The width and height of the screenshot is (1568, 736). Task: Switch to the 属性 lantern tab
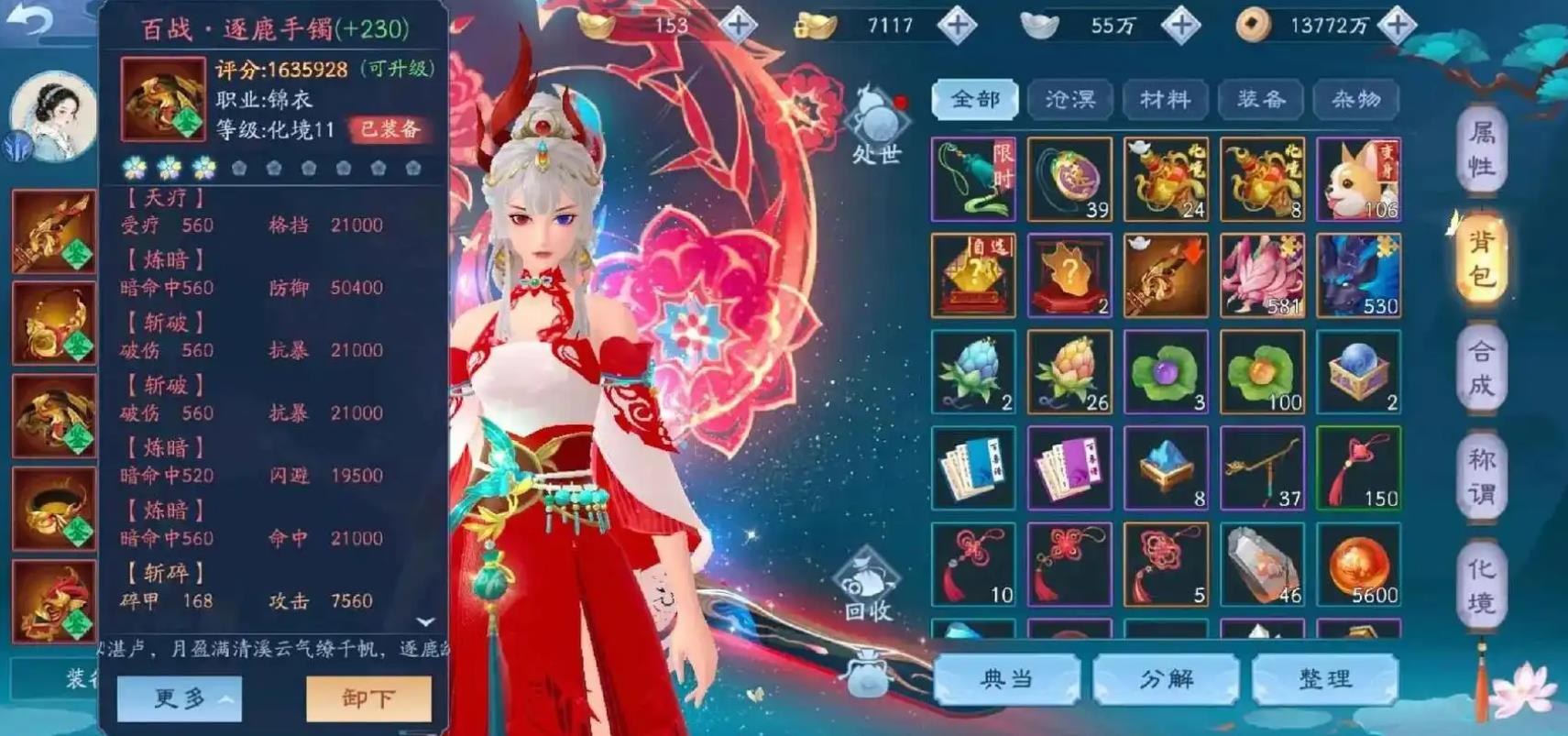(1484, 149)
